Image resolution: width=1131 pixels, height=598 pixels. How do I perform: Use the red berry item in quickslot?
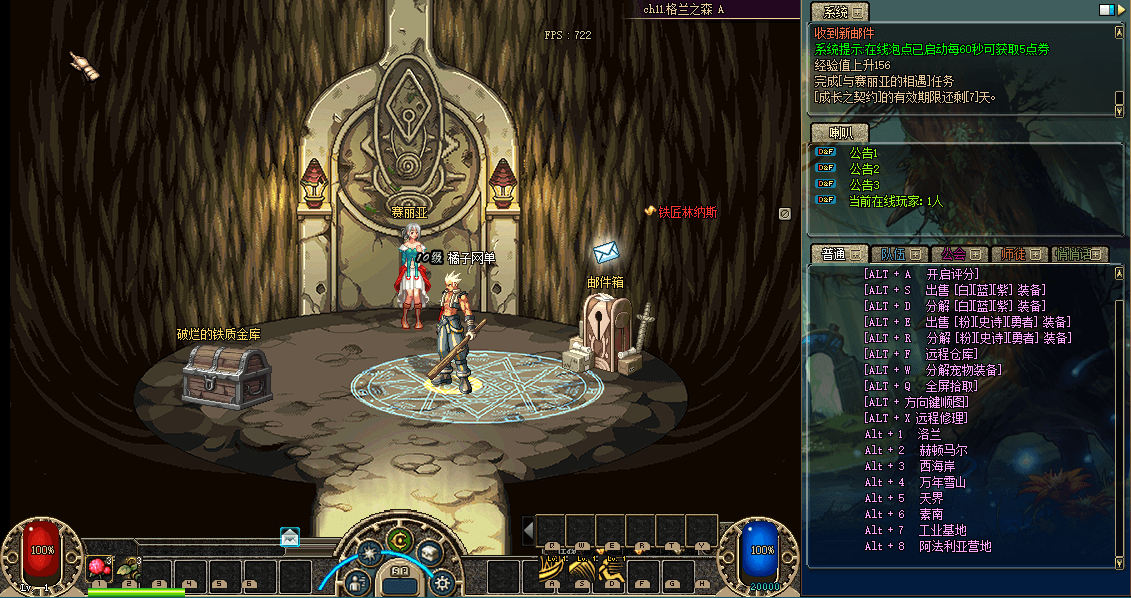point(98,568)
